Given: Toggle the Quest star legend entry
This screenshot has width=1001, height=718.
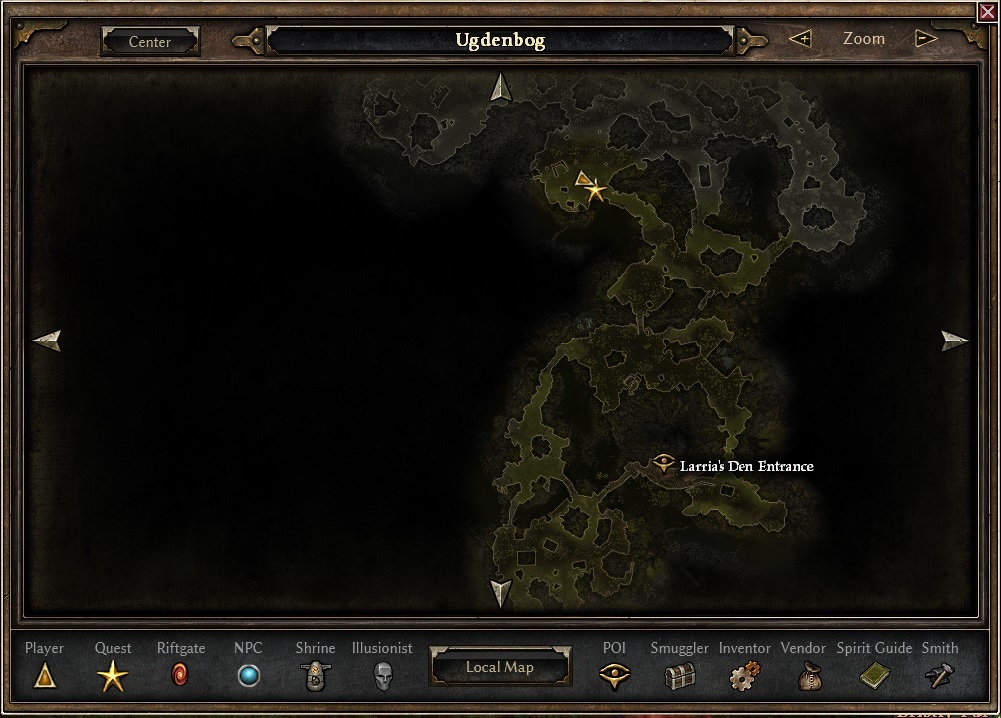Looking at the screenshot, I should [x=112, y=677].
